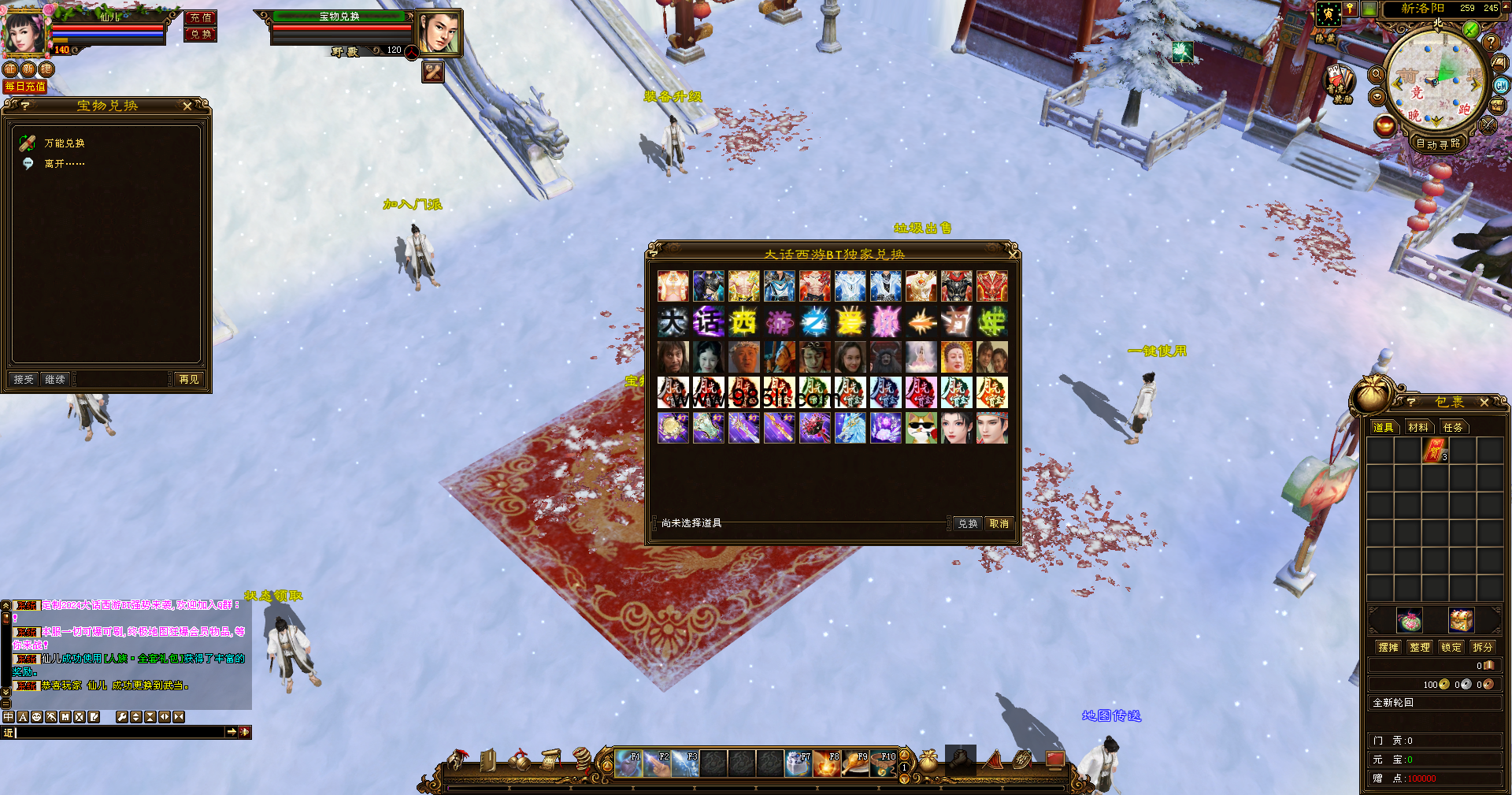Select the sunglasses cat exchange item

921,428
